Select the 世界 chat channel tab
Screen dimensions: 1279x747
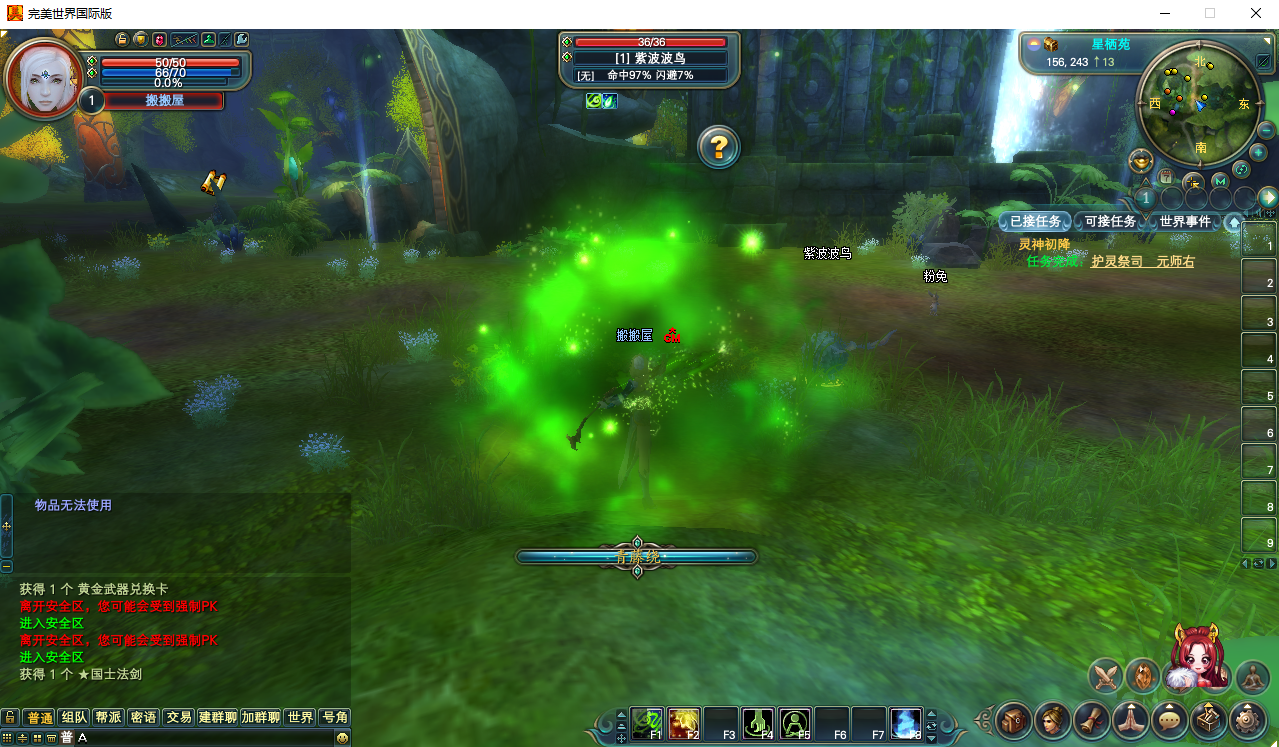300,717
